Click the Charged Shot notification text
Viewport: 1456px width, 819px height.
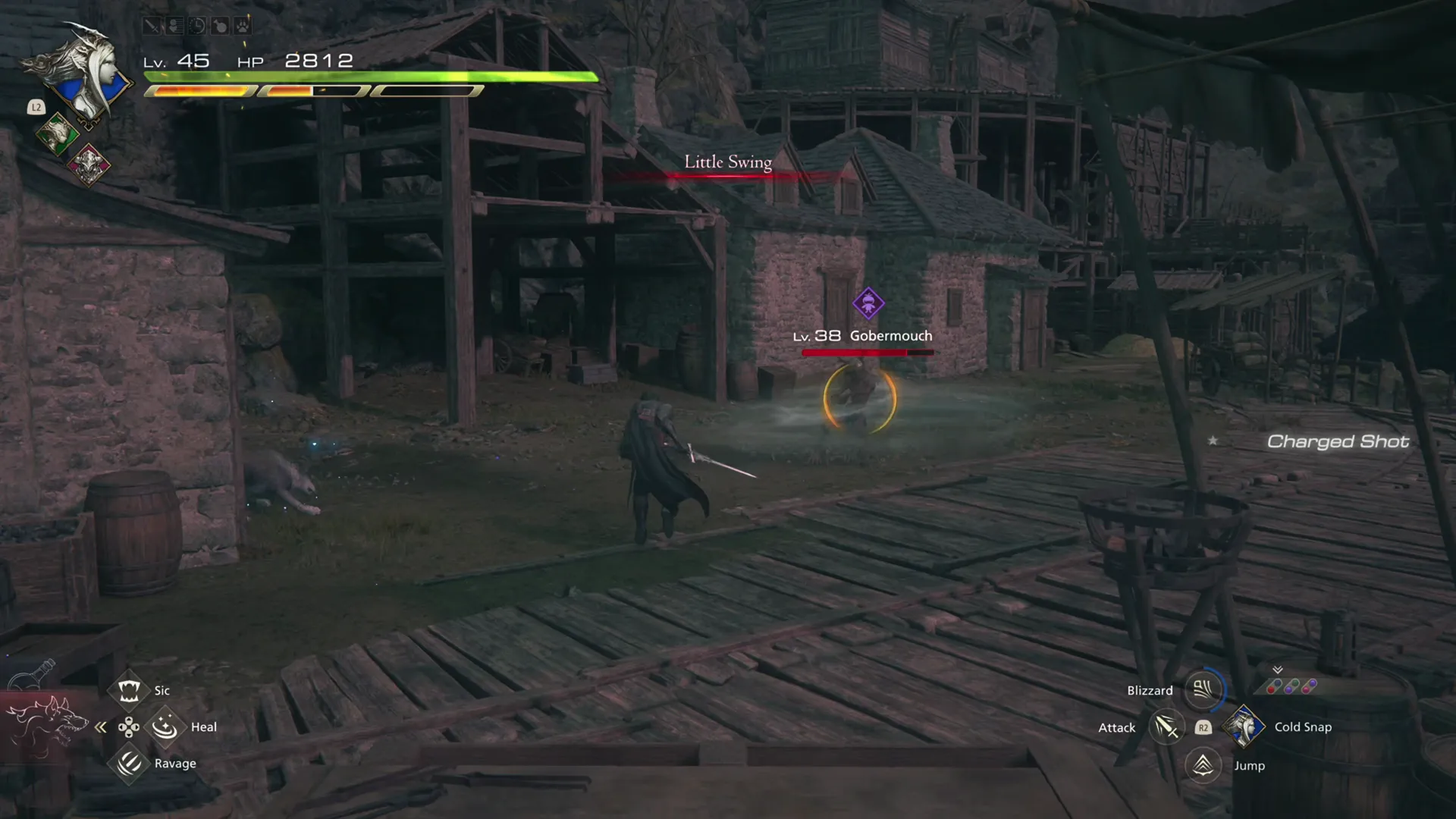click(1338, 442)
